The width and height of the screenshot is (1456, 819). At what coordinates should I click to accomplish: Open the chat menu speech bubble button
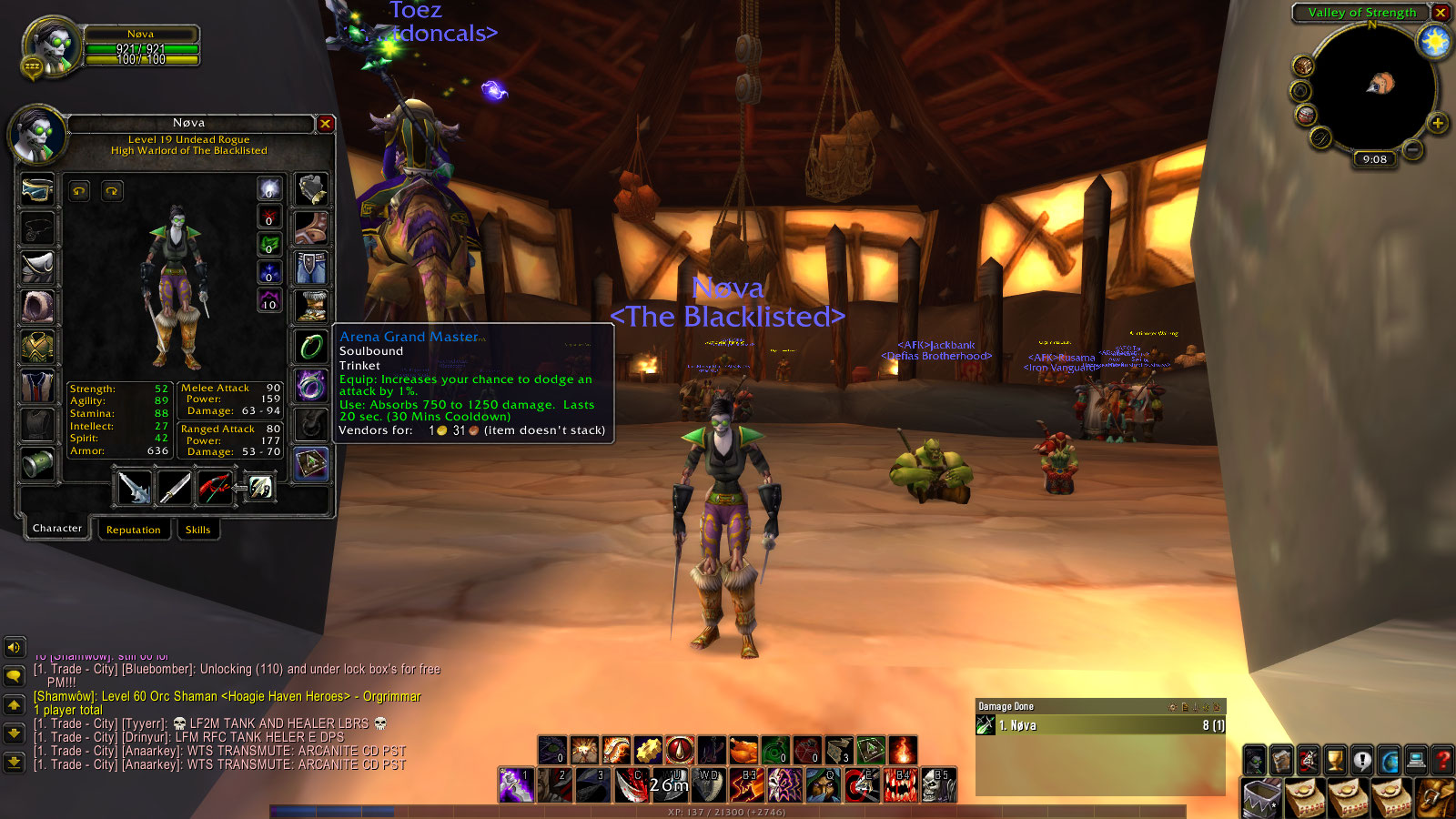tap(14, 676)
